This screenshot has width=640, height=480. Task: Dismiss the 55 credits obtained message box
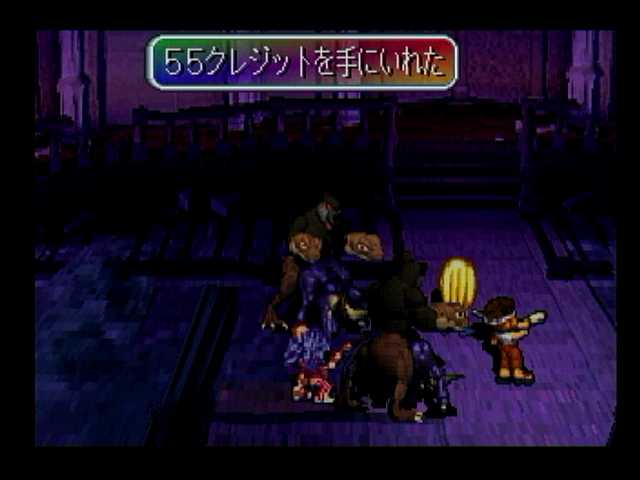302,63
